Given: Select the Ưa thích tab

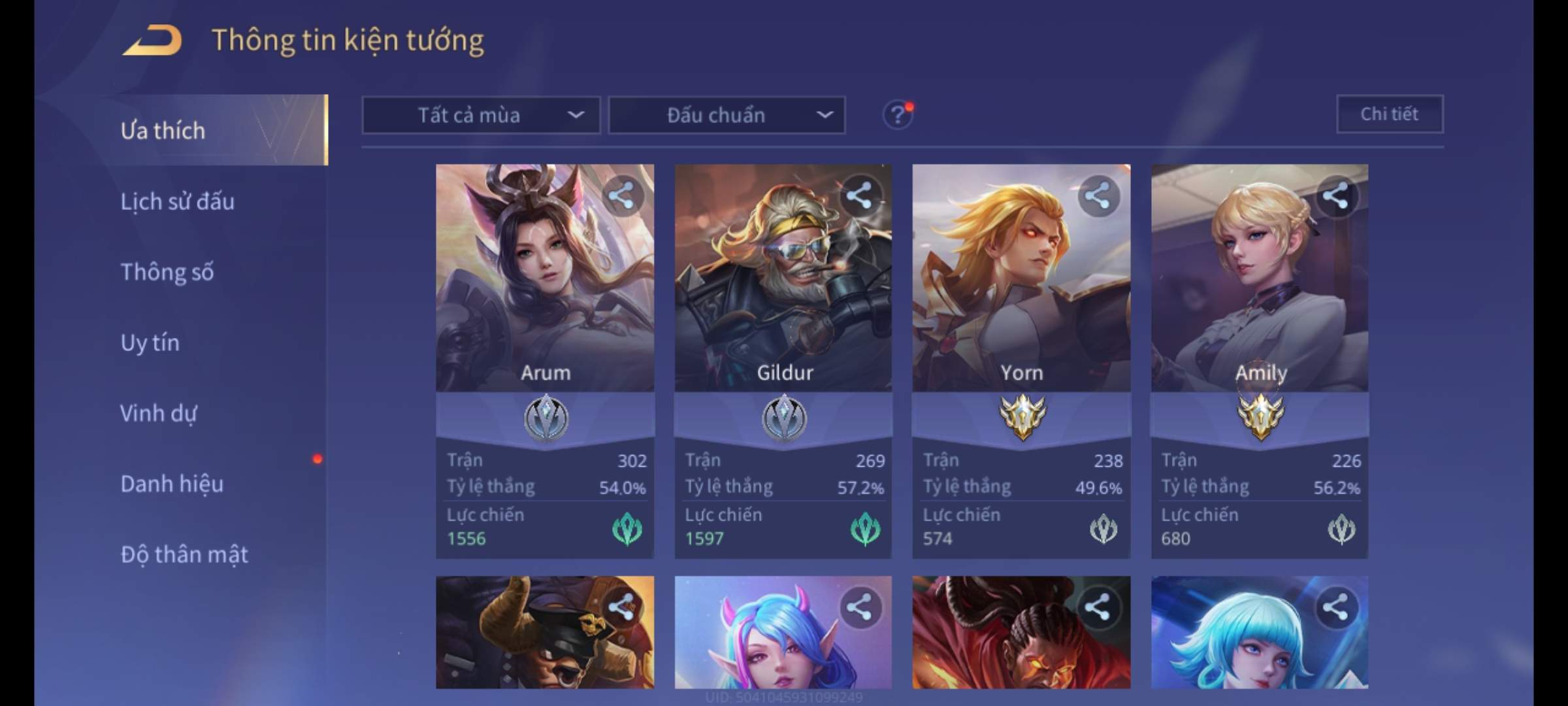Looking at the screenshot, I should pos(163,130).
